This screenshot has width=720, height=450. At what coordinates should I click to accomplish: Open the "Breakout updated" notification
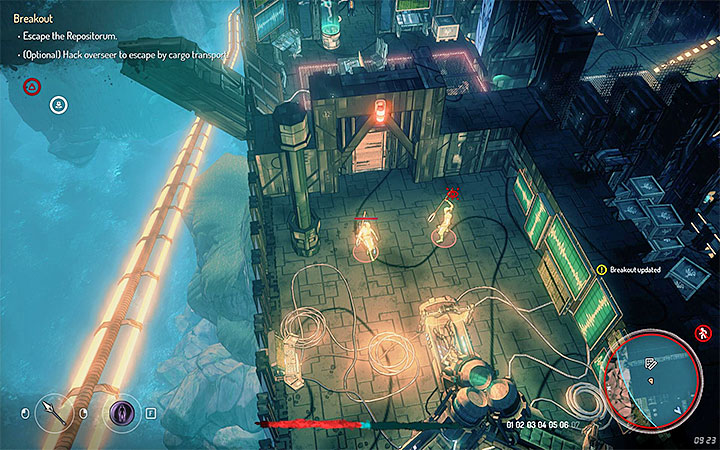639,269
